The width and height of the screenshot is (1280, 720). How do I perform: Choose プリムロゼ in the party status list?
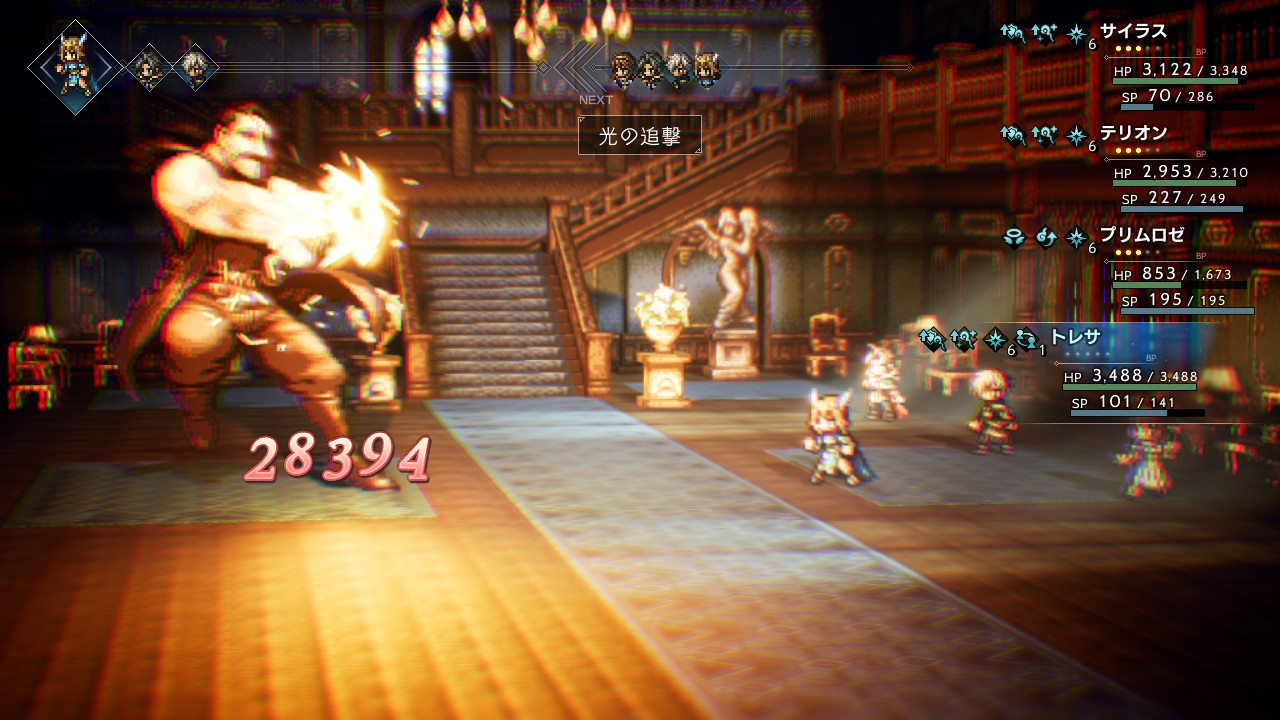(1141, 236)
